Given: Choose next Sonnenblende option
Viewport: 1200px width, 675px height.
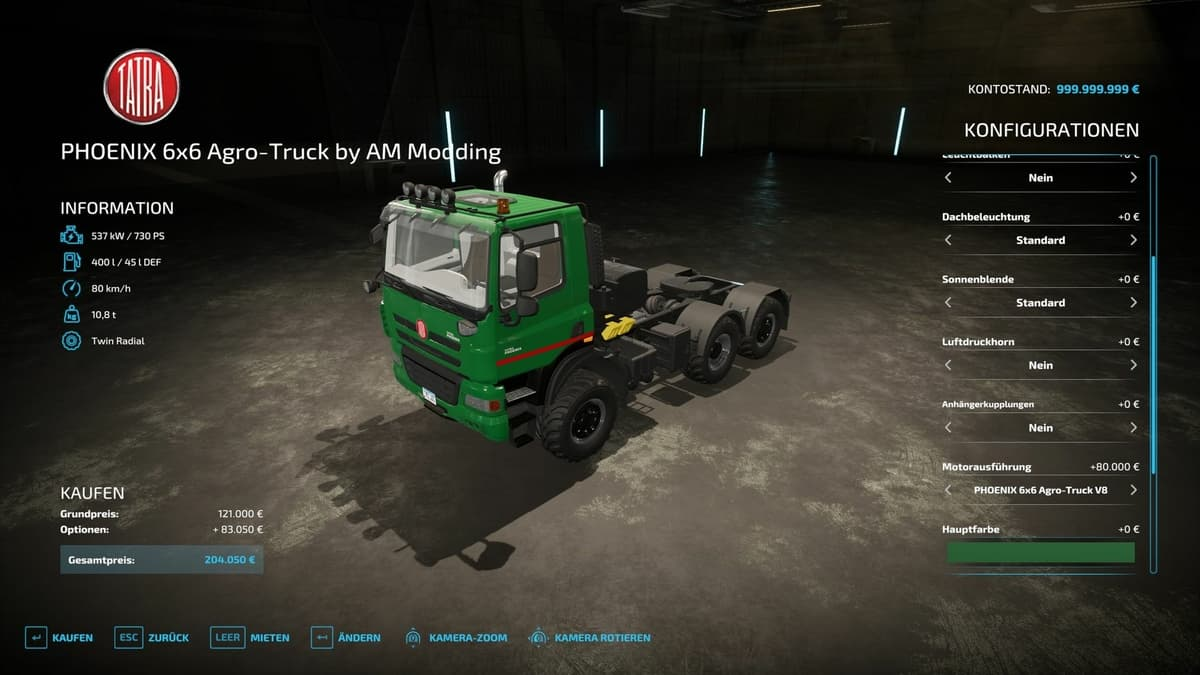Looking at the screenshot, I should [x=1133, y=302].
